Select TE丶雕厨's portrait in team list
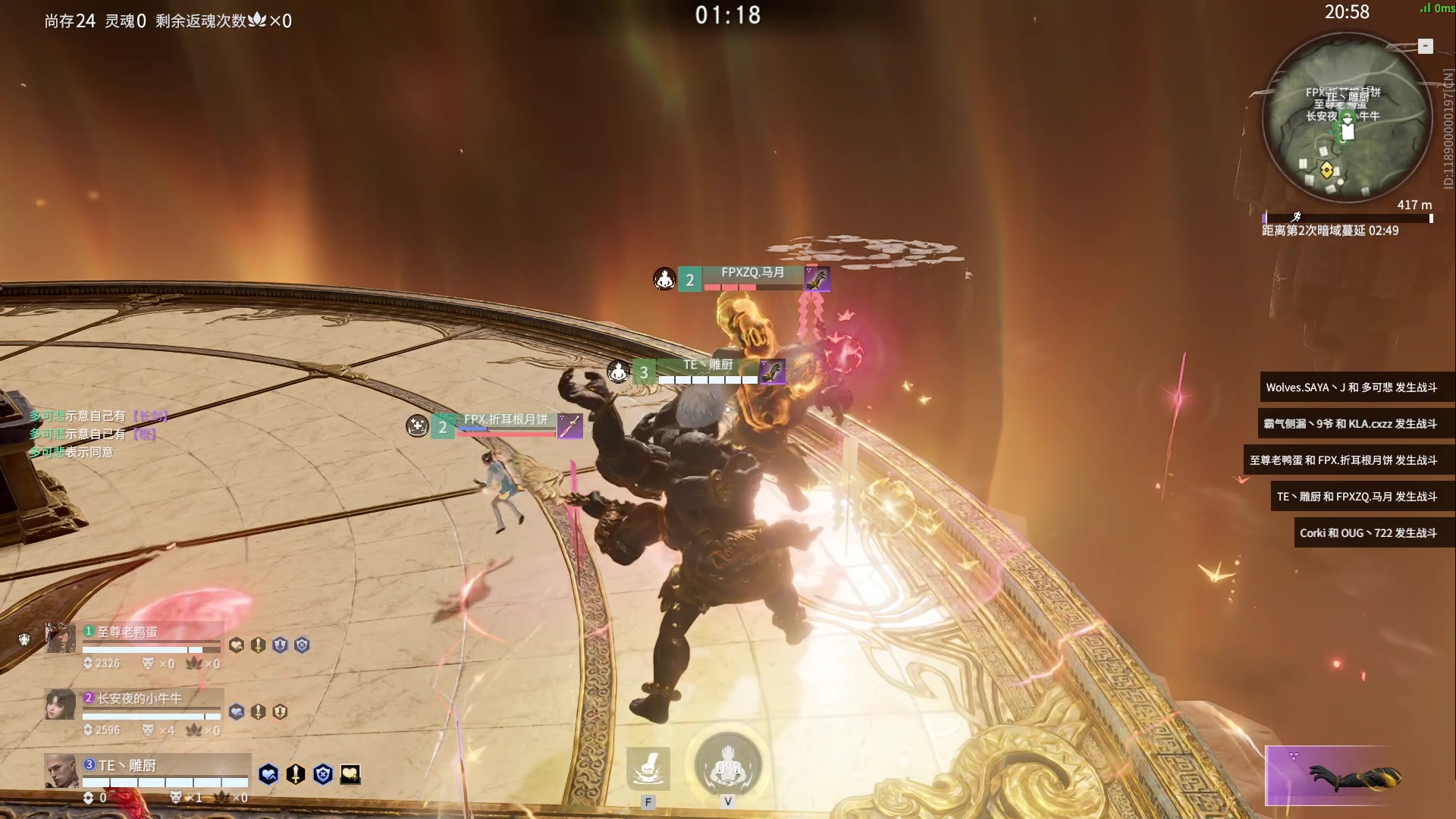Screen dimensions: 1456x819 click(x=60, y=770)
